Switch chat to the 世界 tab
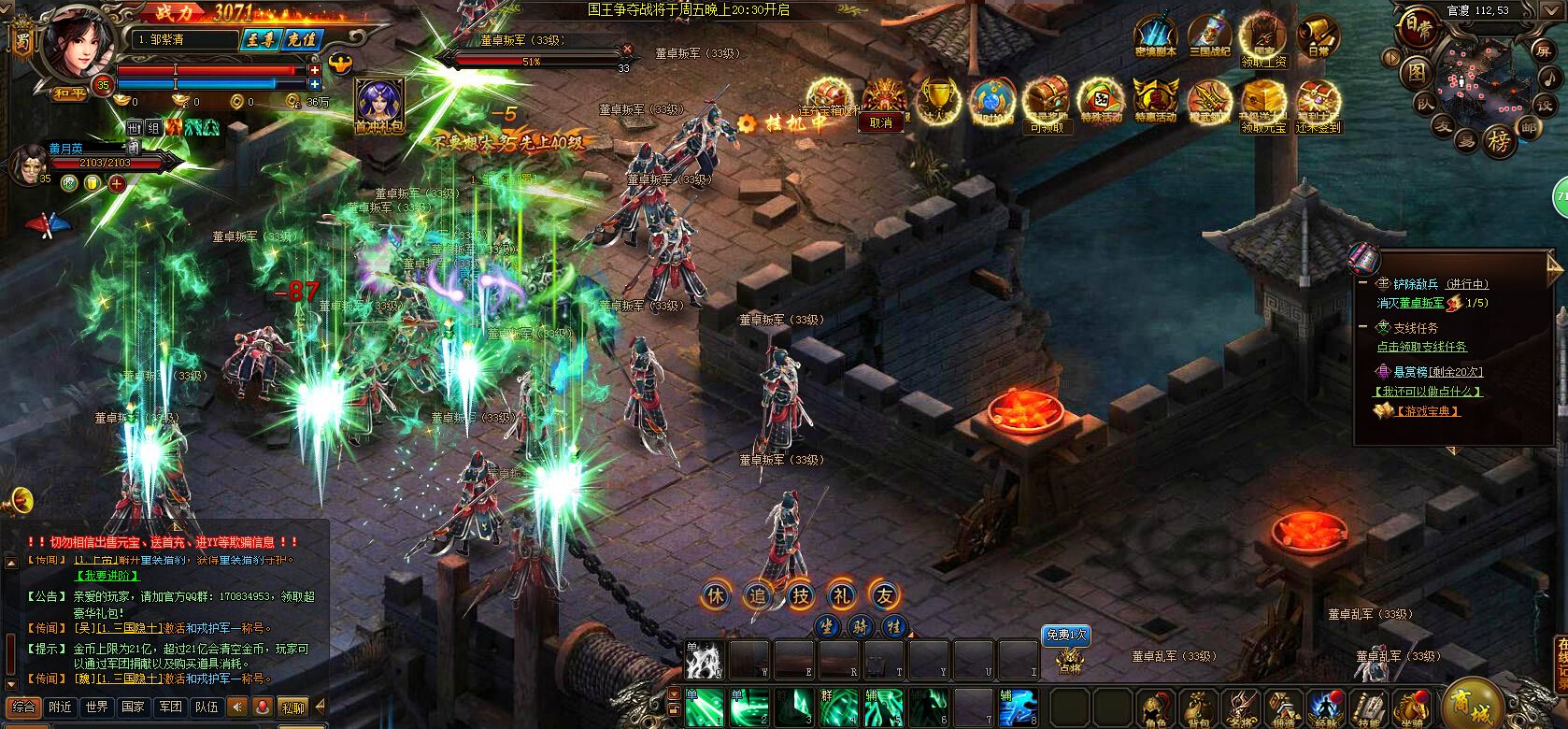 [95, 708]
